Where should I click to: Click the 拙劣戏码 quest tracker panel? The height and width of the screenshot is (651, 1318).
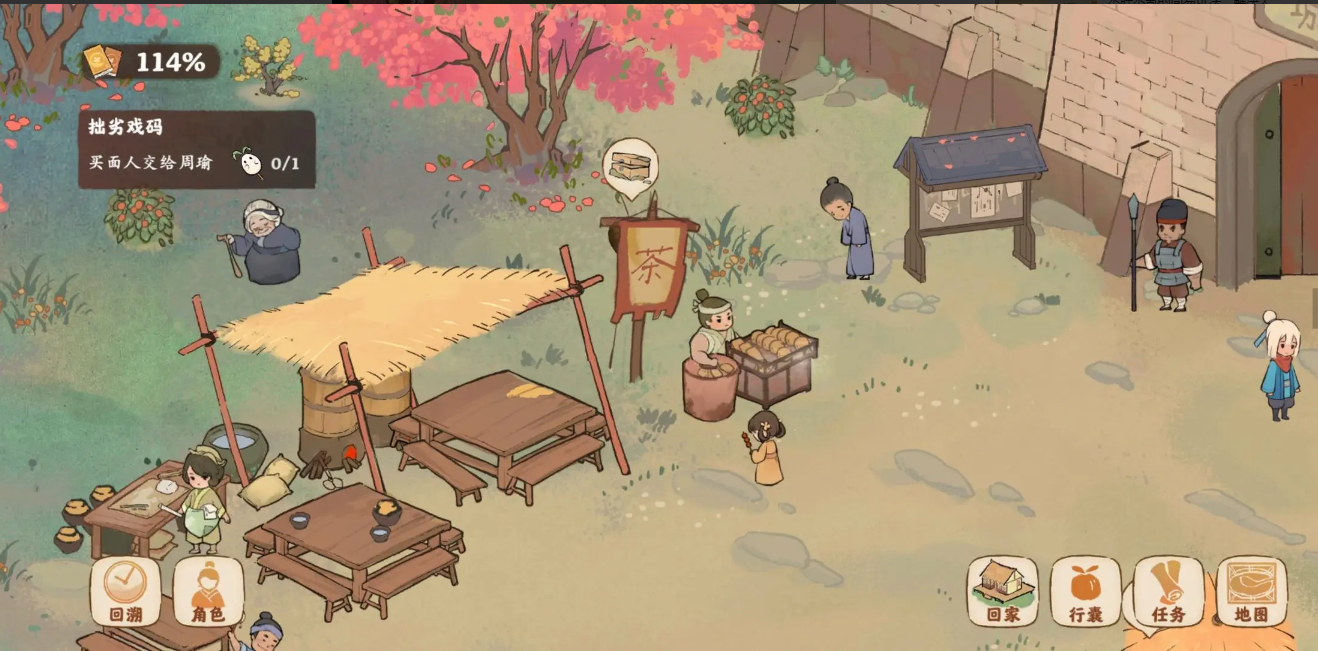tap(197, 149)
